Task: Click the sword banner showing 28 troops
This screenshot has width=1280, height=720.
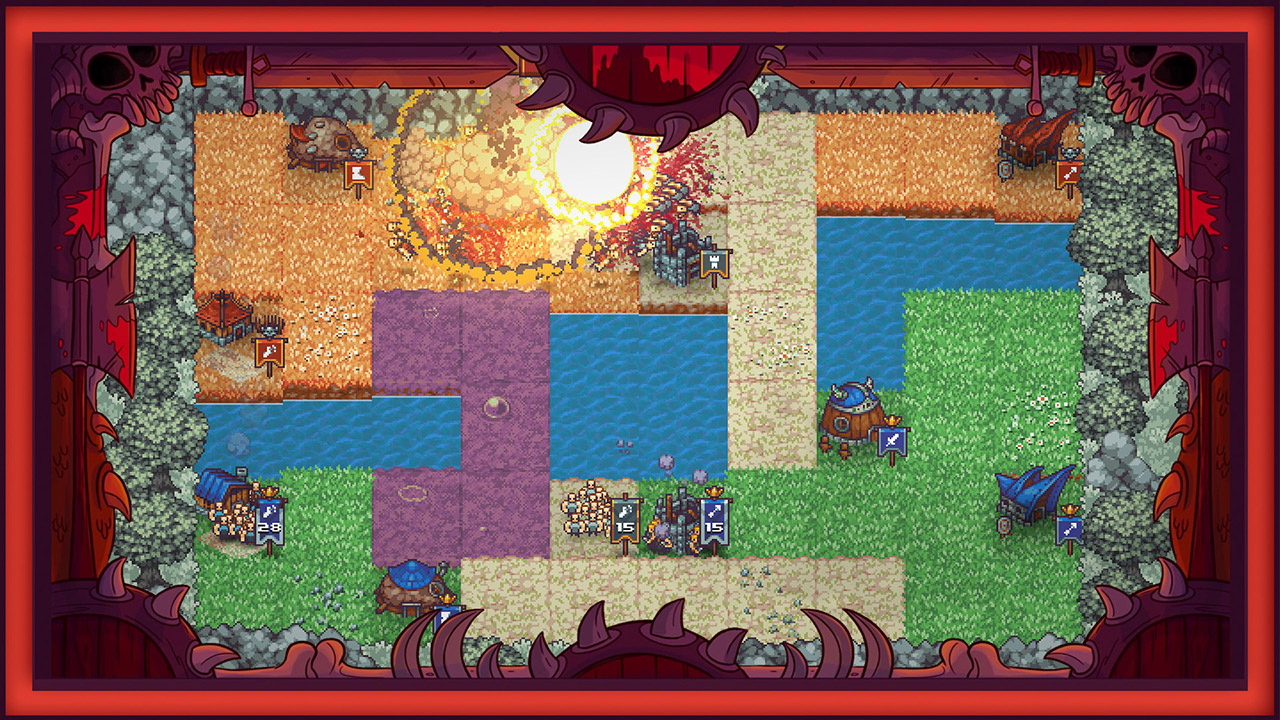Action: (269, 520)
